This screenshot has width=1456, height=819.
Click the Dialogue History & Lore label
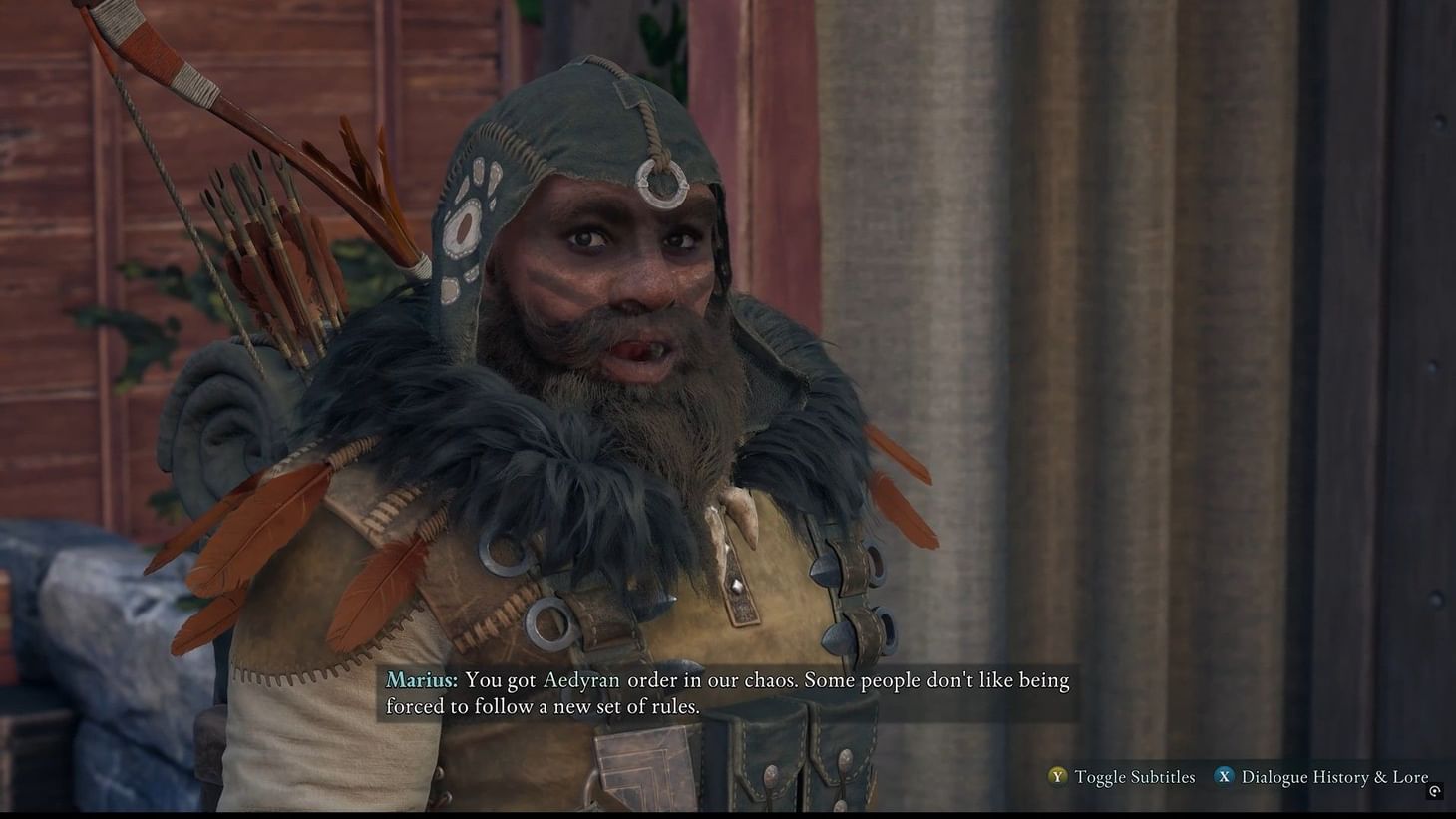(1333, 777)
